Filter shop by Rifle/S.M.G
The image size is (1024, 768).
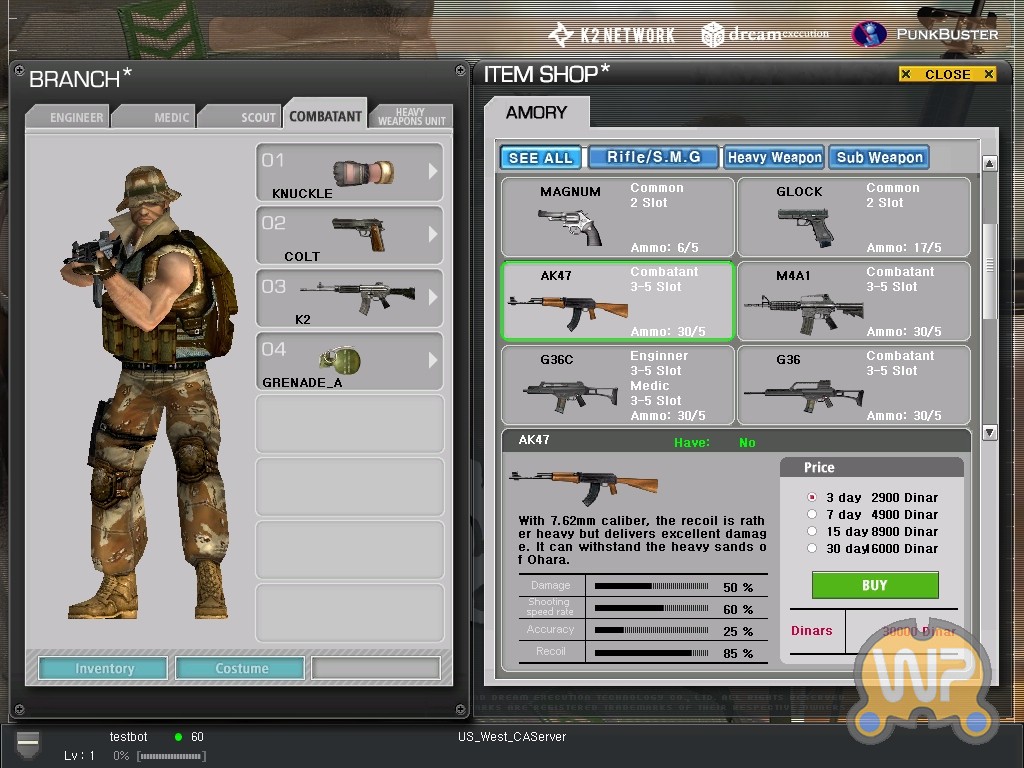pyautogui.click(x=654, y=157)
